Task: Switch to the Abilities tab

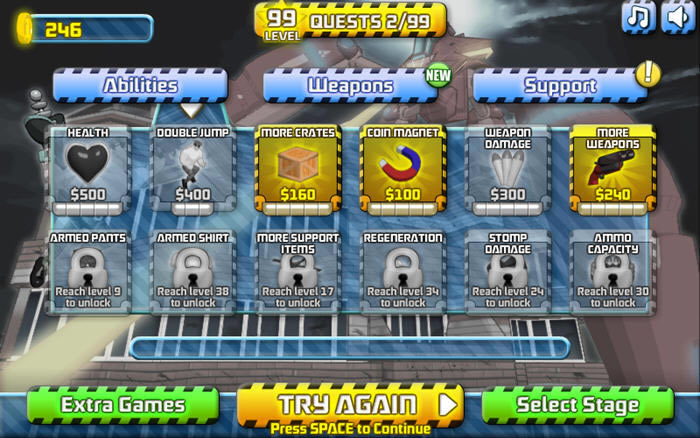Action: [x=140, y=86]
